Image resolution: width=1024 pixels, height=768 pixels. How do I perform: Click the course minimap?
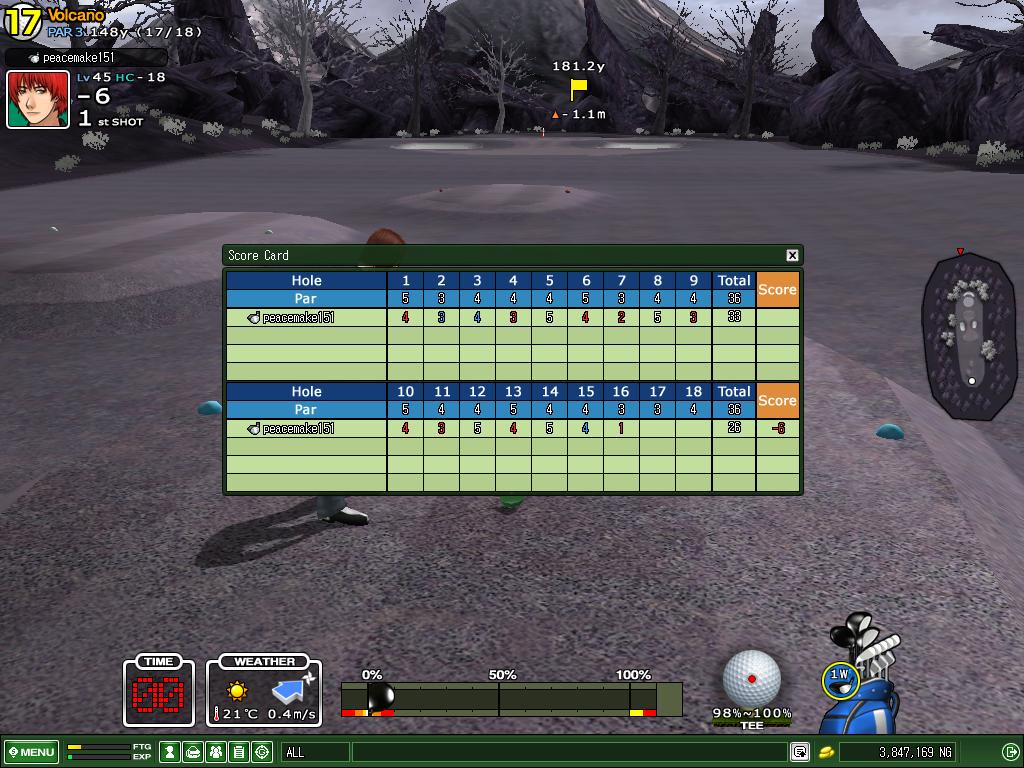point(969,335)
